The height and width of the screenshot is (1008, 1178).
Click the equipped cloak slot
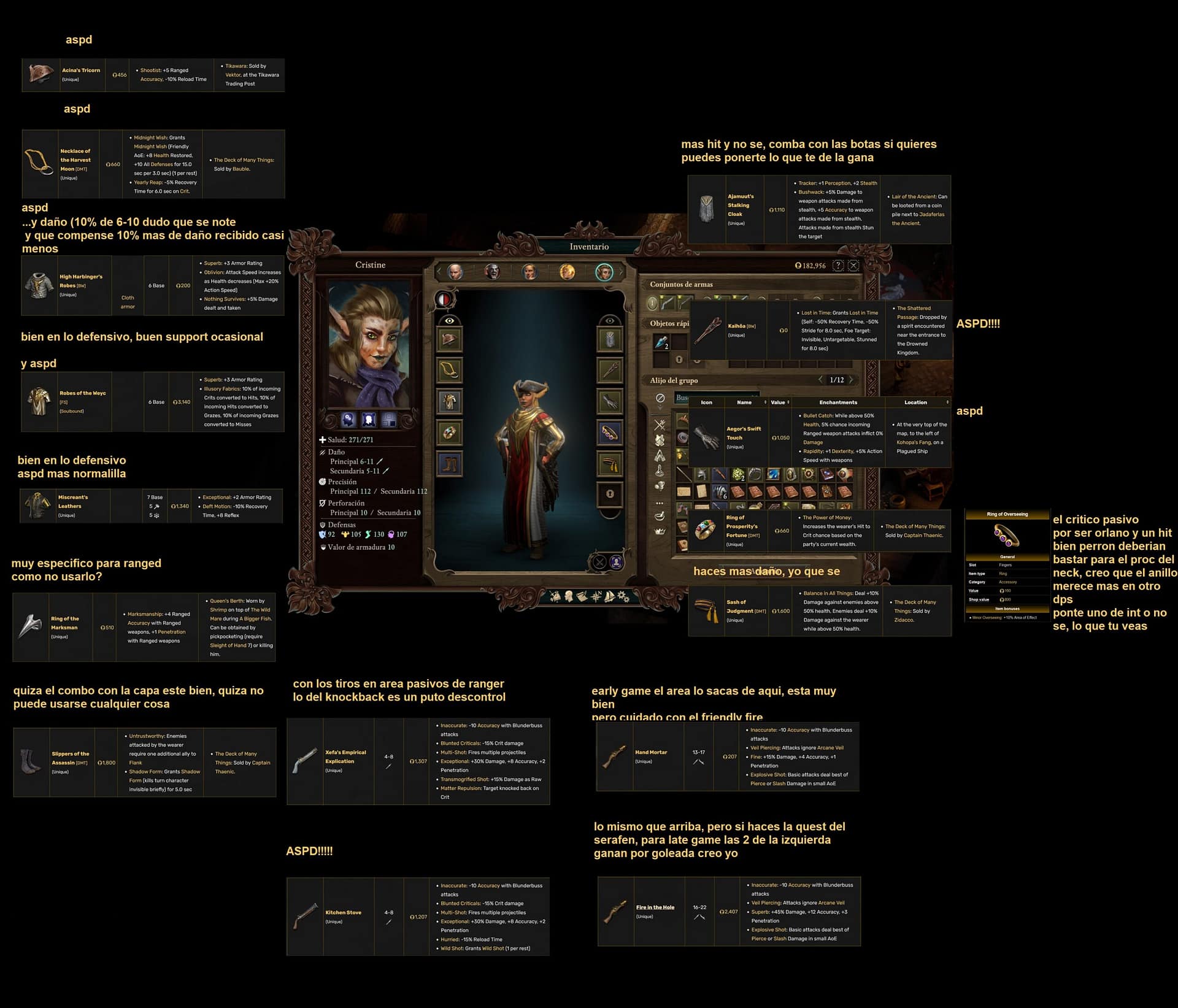tap(610, 340)
